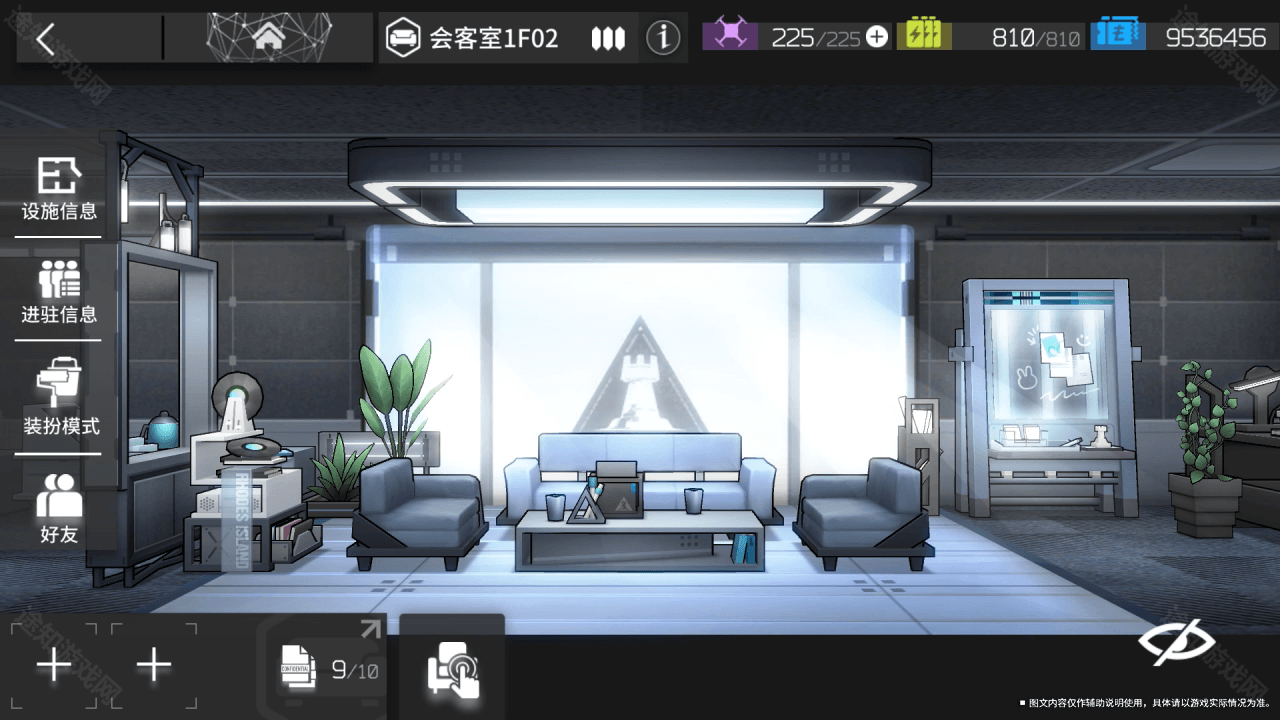This screenshot has width=1280, height=720.
Task: Tap the clue exchange touch icon
Action: [x=452, y=668]
